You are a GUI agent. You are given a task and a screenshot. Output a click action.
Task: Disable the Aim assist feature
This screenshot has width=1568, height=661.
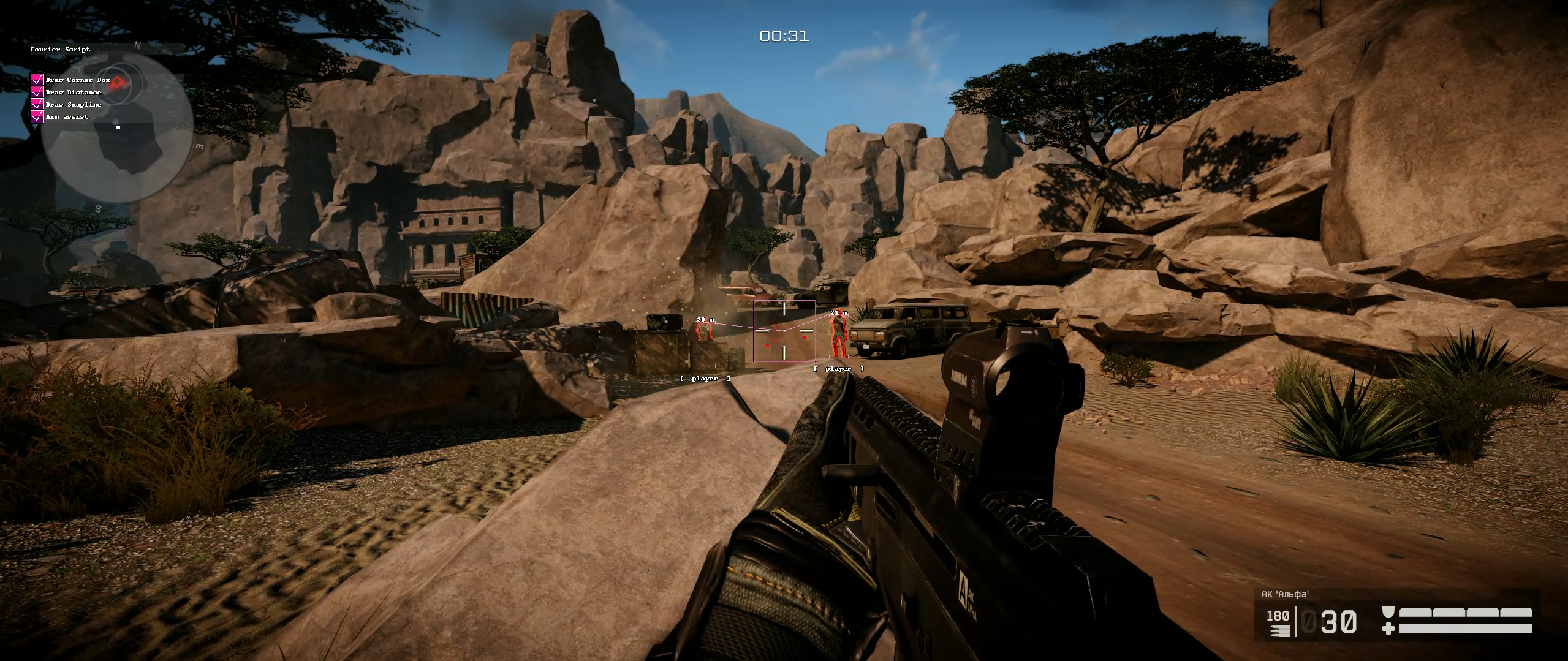36,116
